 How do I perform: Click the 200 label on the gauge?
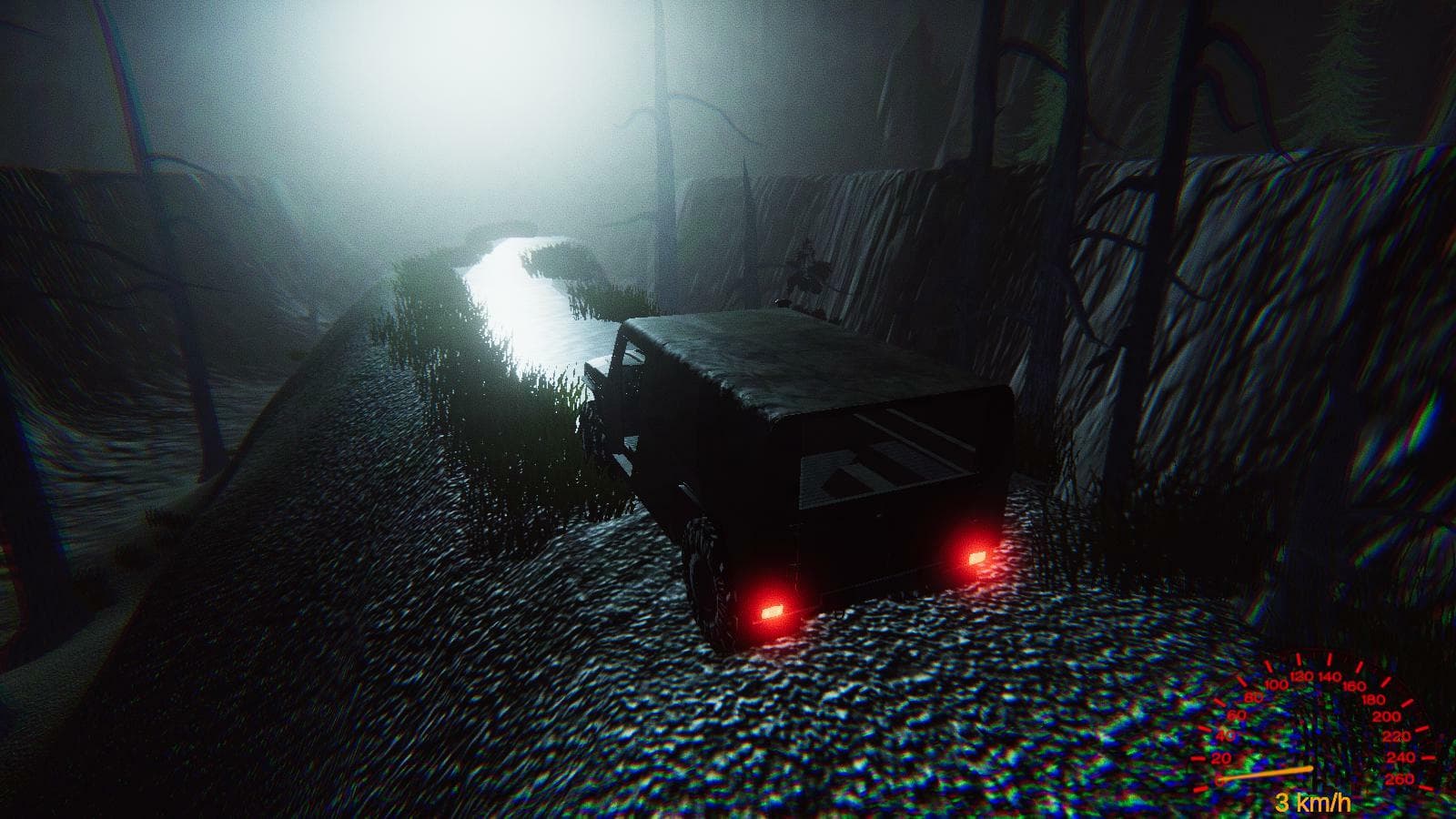[1387, 716]
